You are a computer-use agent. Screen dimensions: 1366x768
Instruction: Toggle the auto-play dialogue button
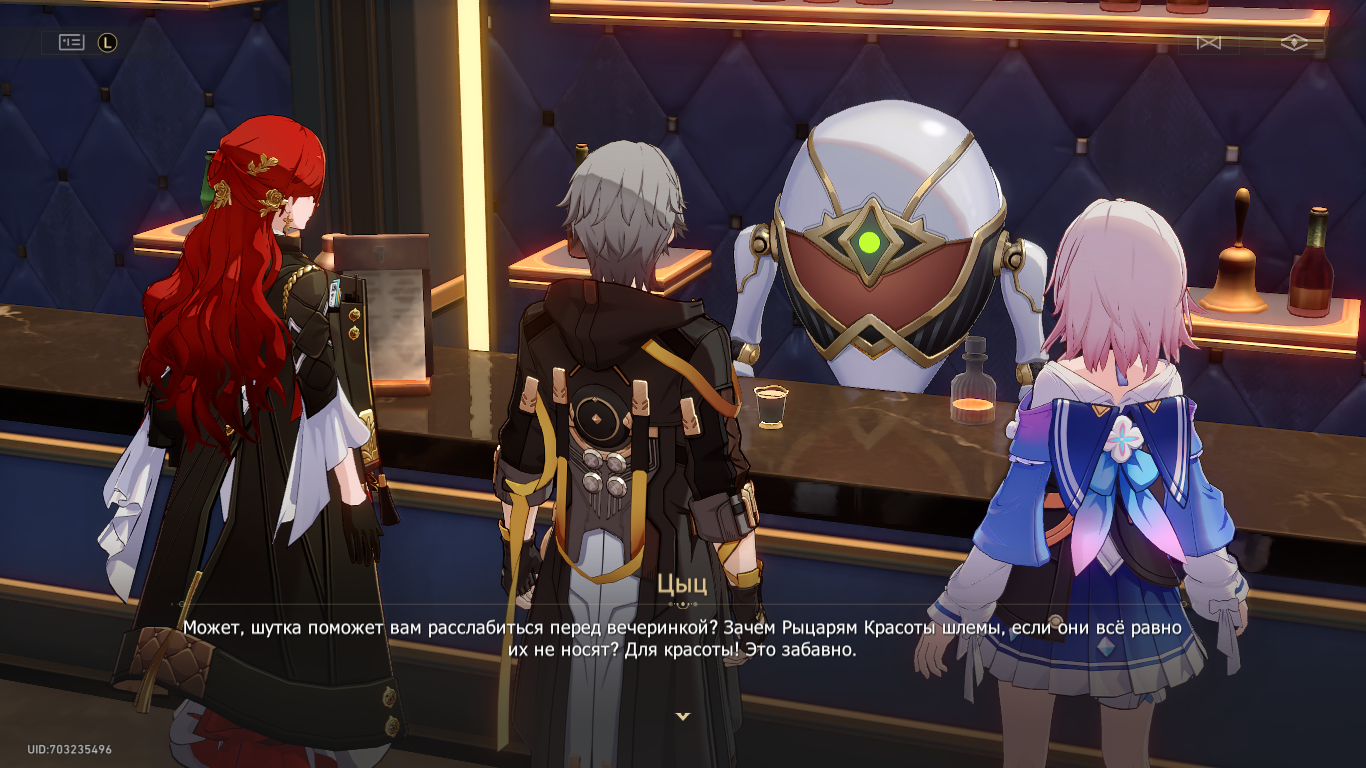1209,43
